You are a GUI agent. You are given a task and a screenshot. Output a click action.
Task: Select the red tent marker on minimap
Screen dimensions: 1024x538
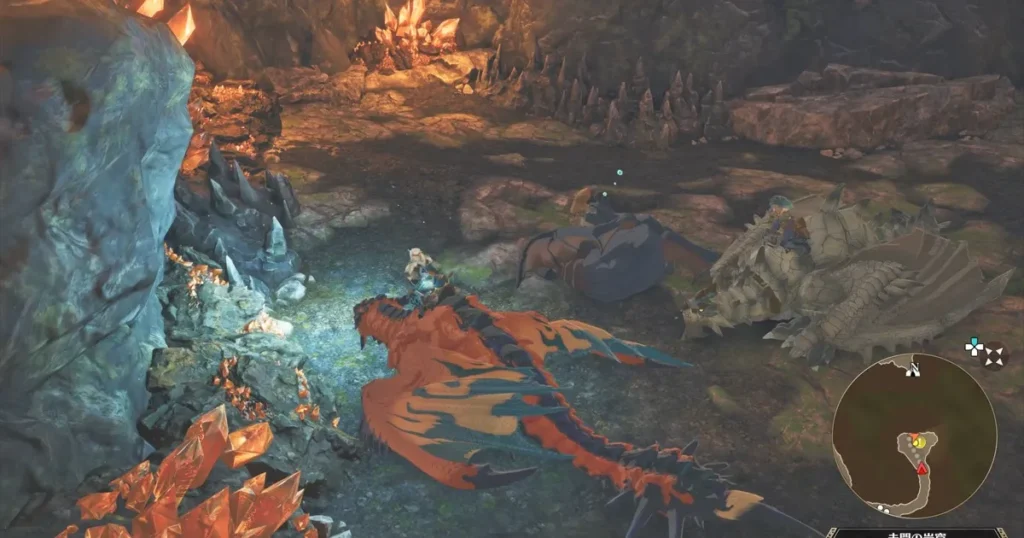point(922,468)
